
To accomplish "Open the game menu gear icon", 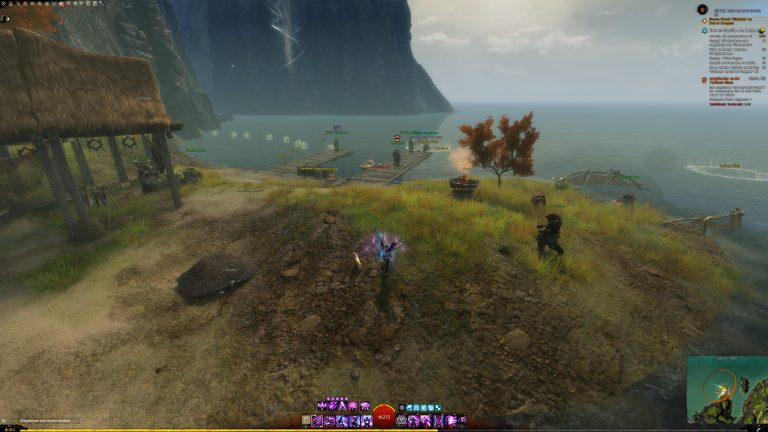I will coord(5,4).
